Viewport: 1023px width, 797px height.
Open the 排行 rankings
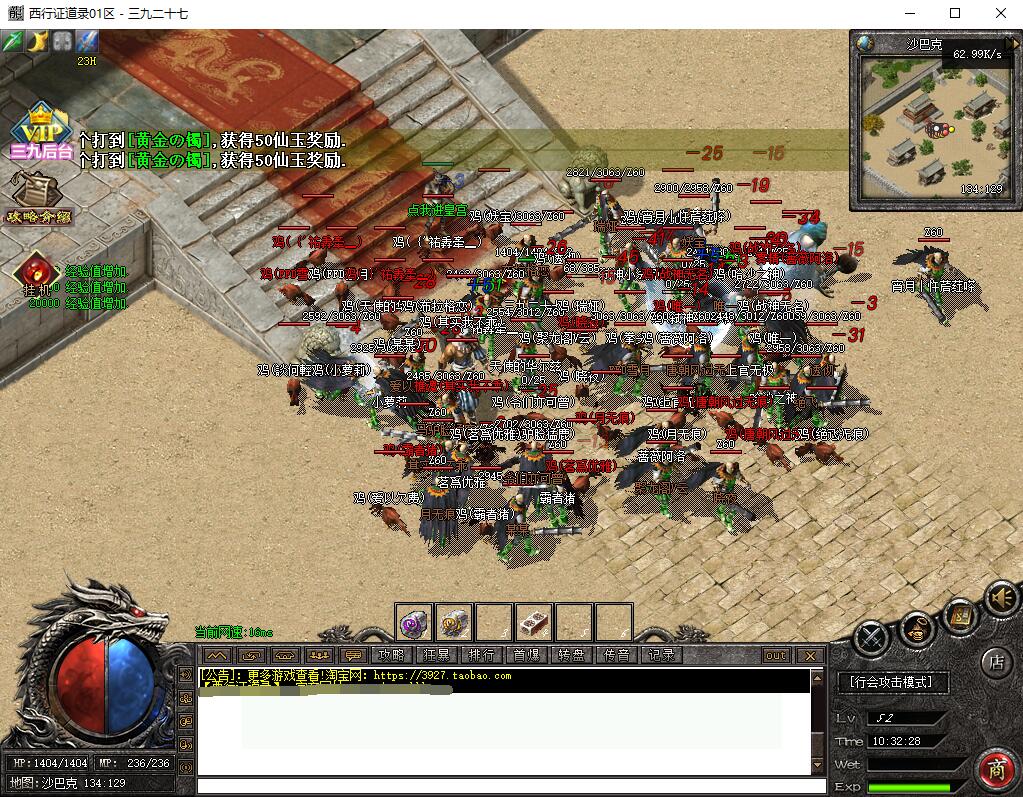[x=482, y=656]
